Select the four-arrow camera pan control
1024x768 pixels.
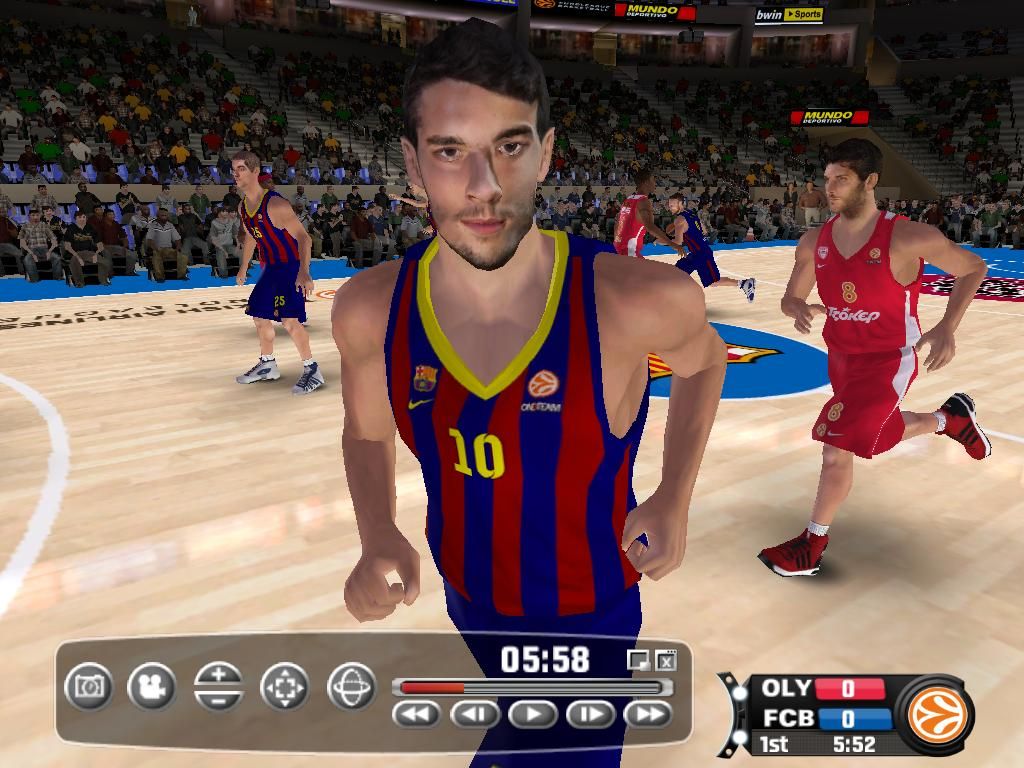click(284, 687)
